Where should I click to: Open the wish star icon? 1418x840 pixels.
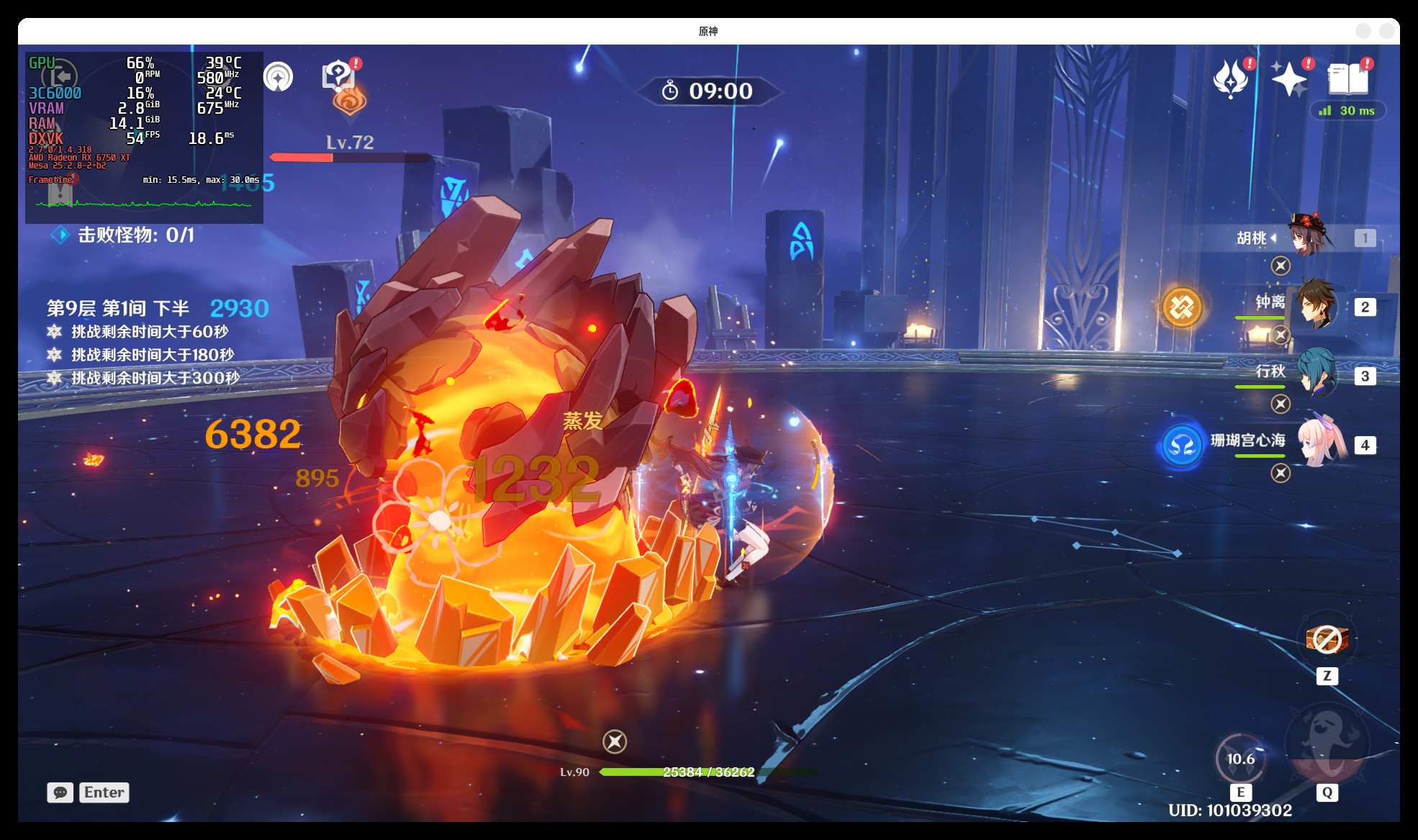pos(1288,78)
